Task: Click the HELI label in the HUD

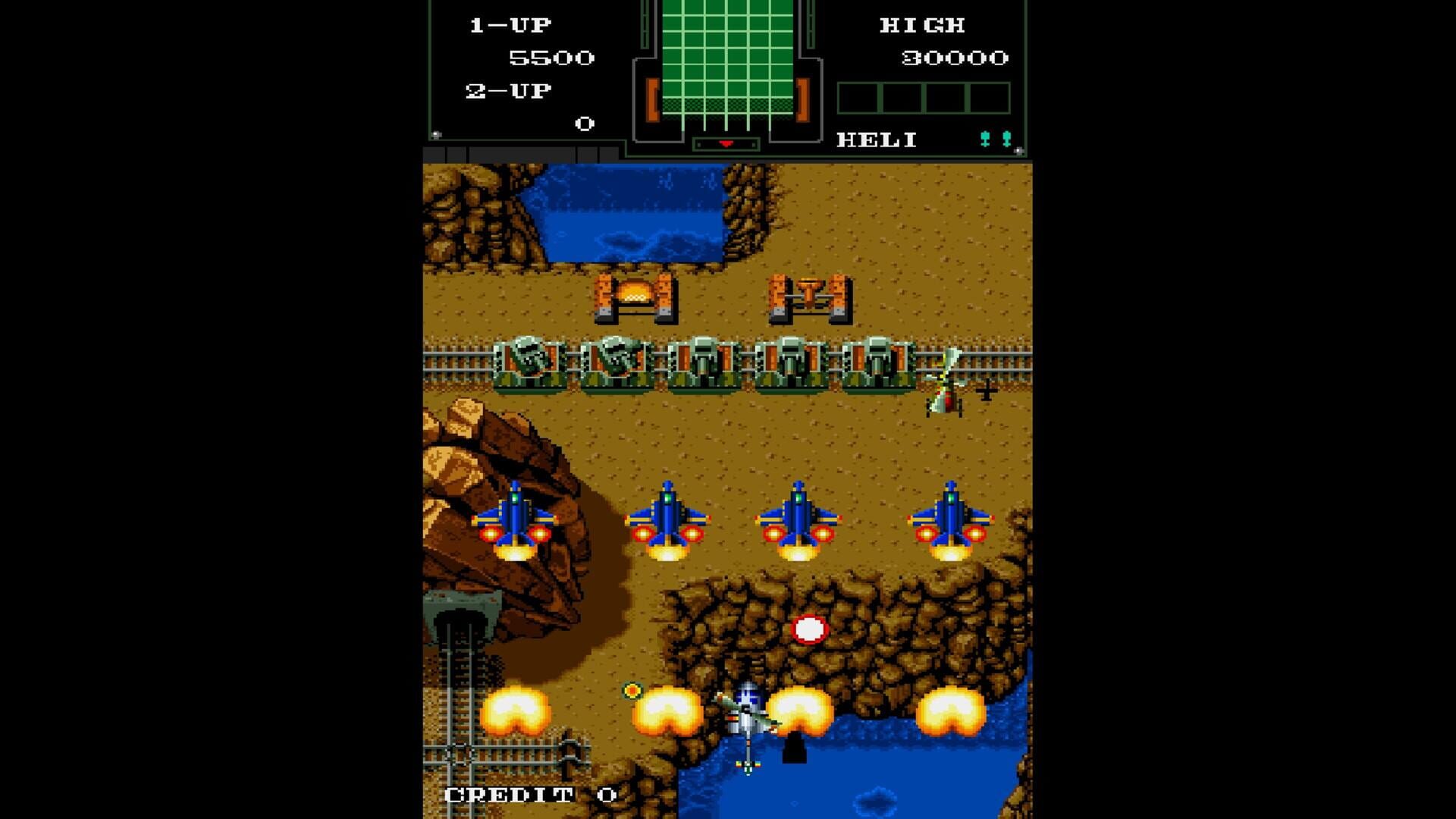Action: 876,140
